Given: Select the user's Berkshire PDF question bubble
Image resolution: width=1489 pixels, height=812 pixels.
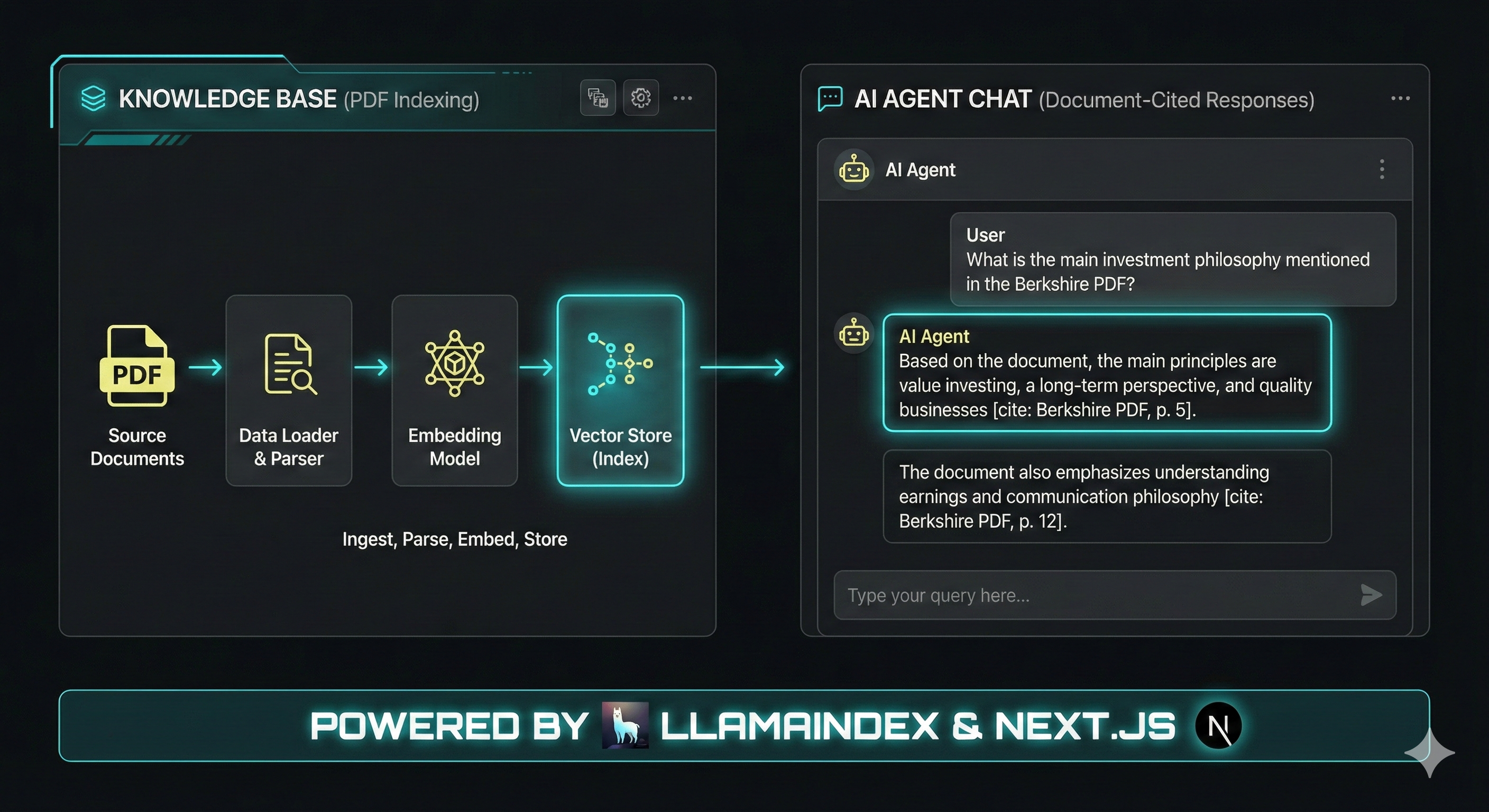Looking at the screenshot, I should (1173, 260).
